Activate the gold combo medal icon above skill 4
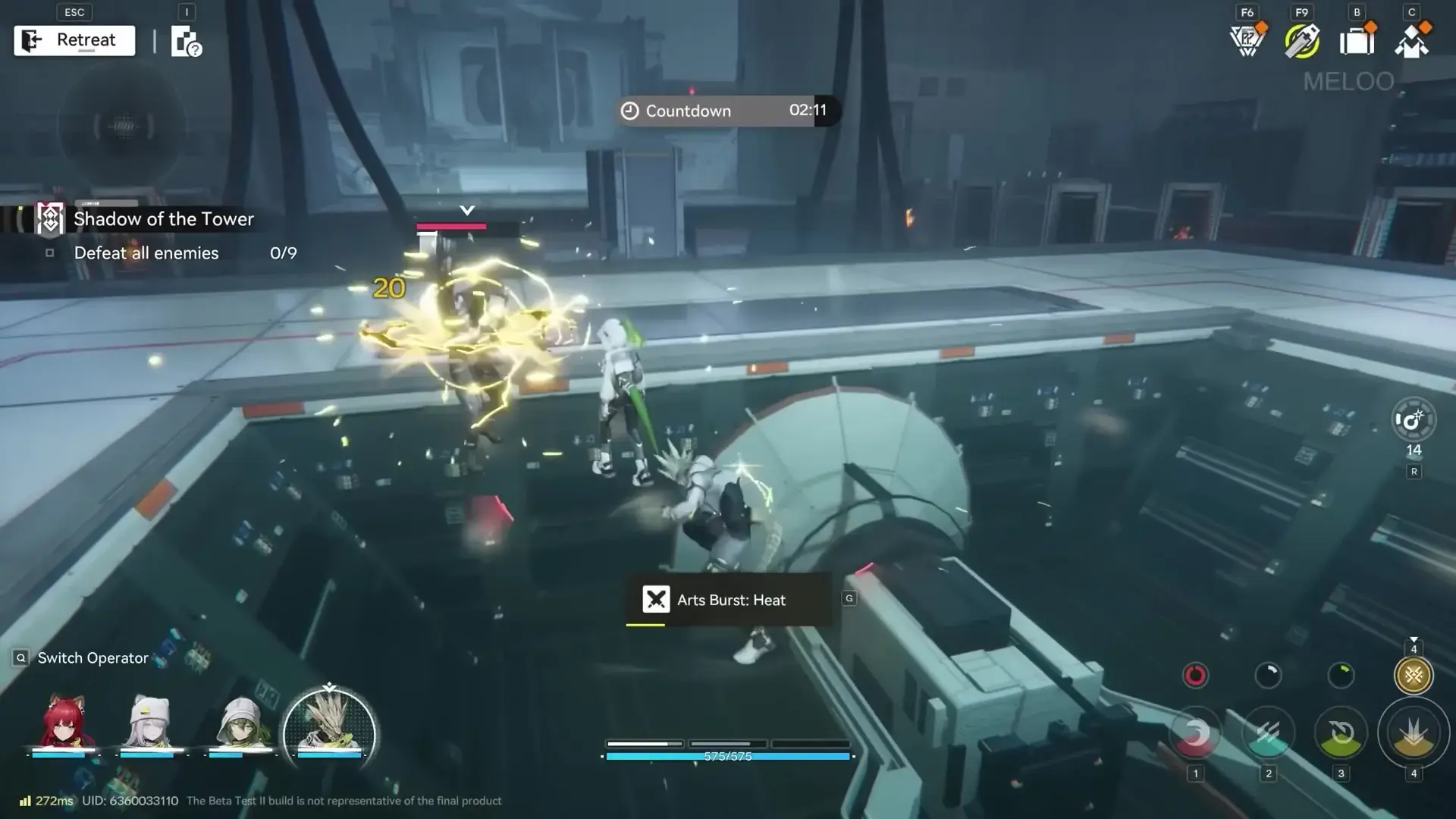The image size is (1456, 819). [1414, 675]
